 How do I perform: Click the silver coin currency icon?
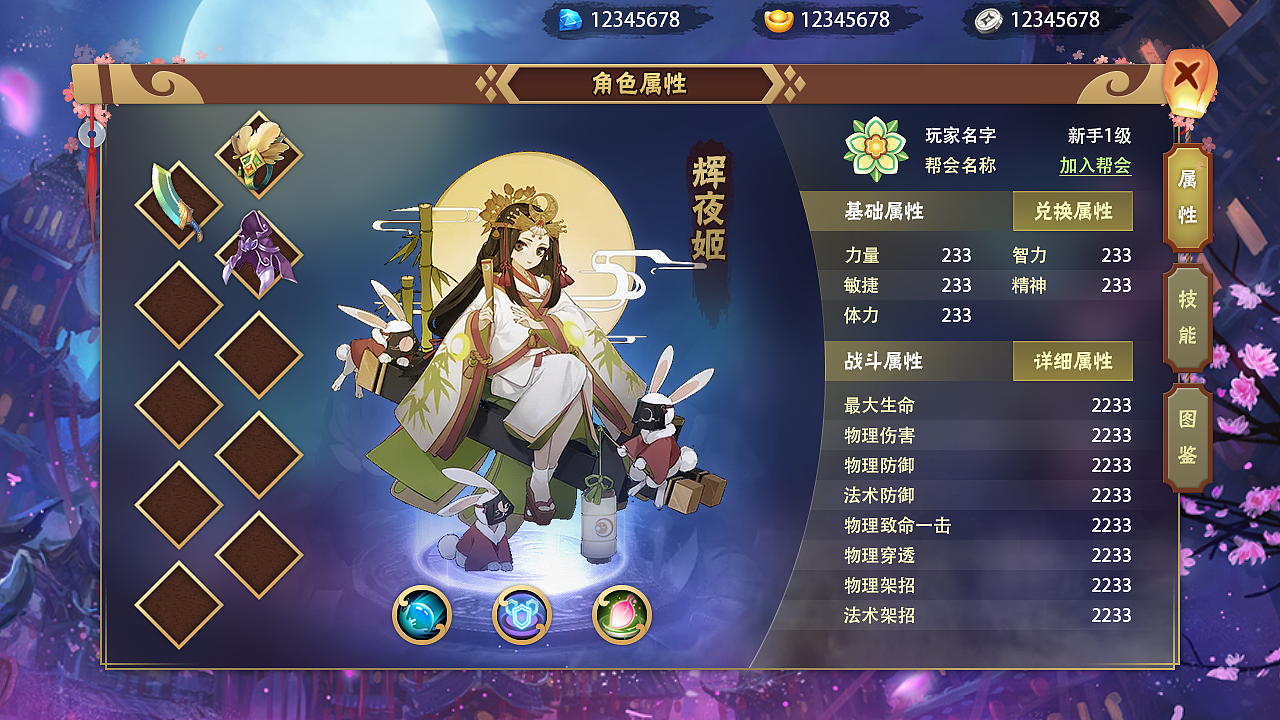tap(986, 17)
